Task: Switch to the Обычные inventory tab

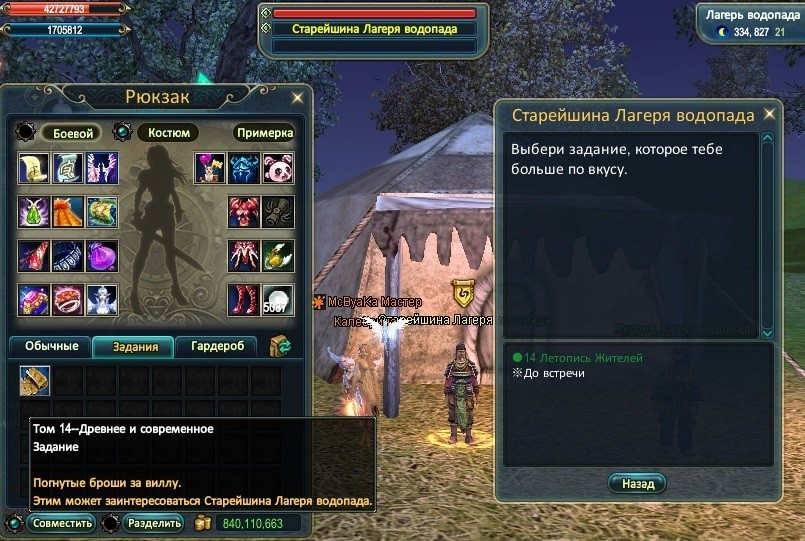Action: [x=50, y=347]
